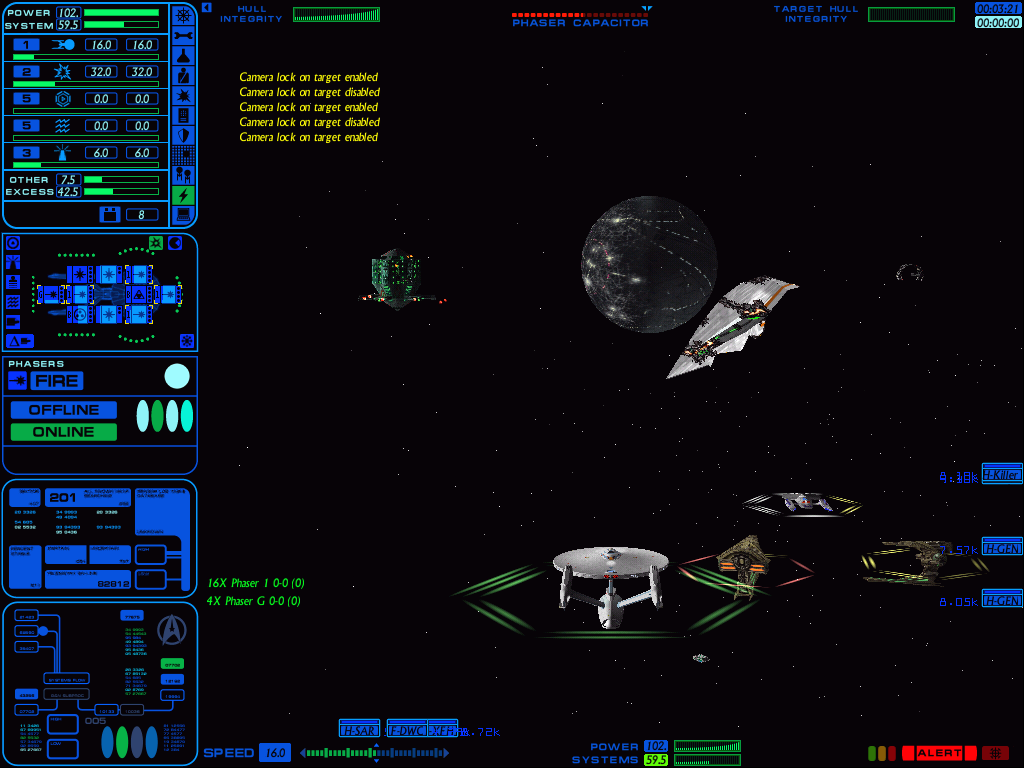Click the round phaser capacitor button
Viewport: 1024px width, 768px height.
pos(177,377)
